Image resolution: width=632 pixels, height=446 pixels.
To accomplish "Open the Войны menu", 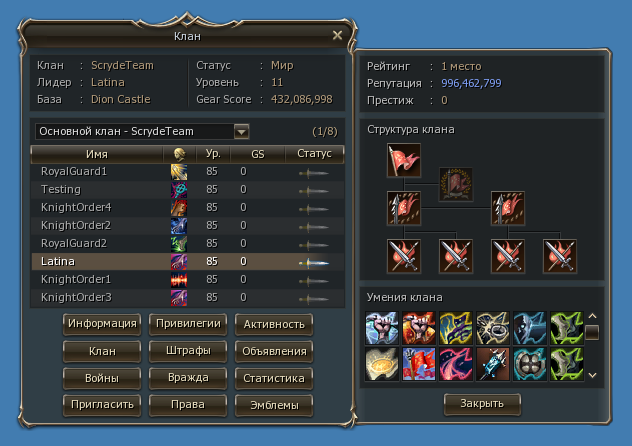I will 102,378.
